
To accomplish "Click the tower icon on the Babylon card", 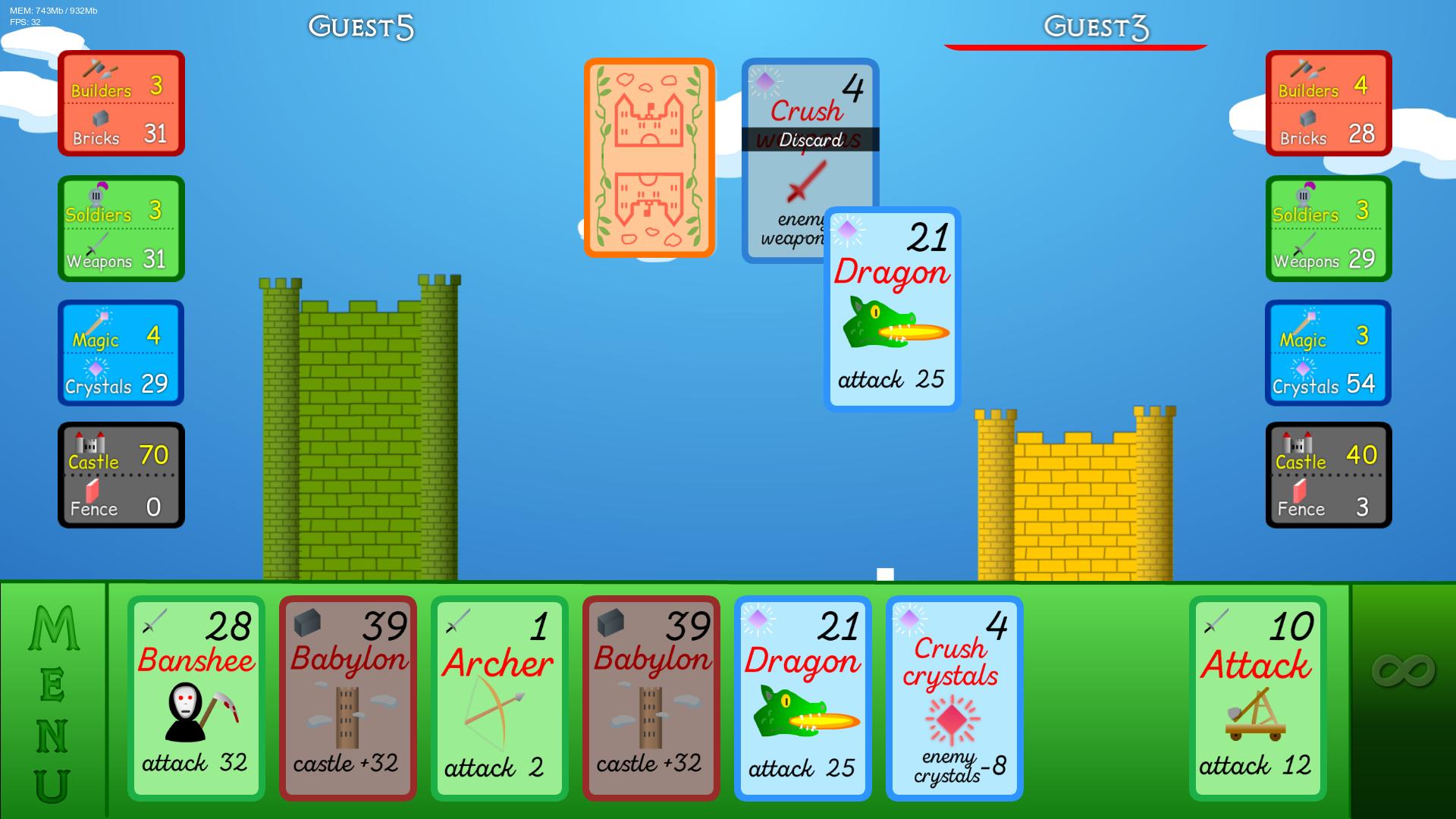I will pos(347,717).
